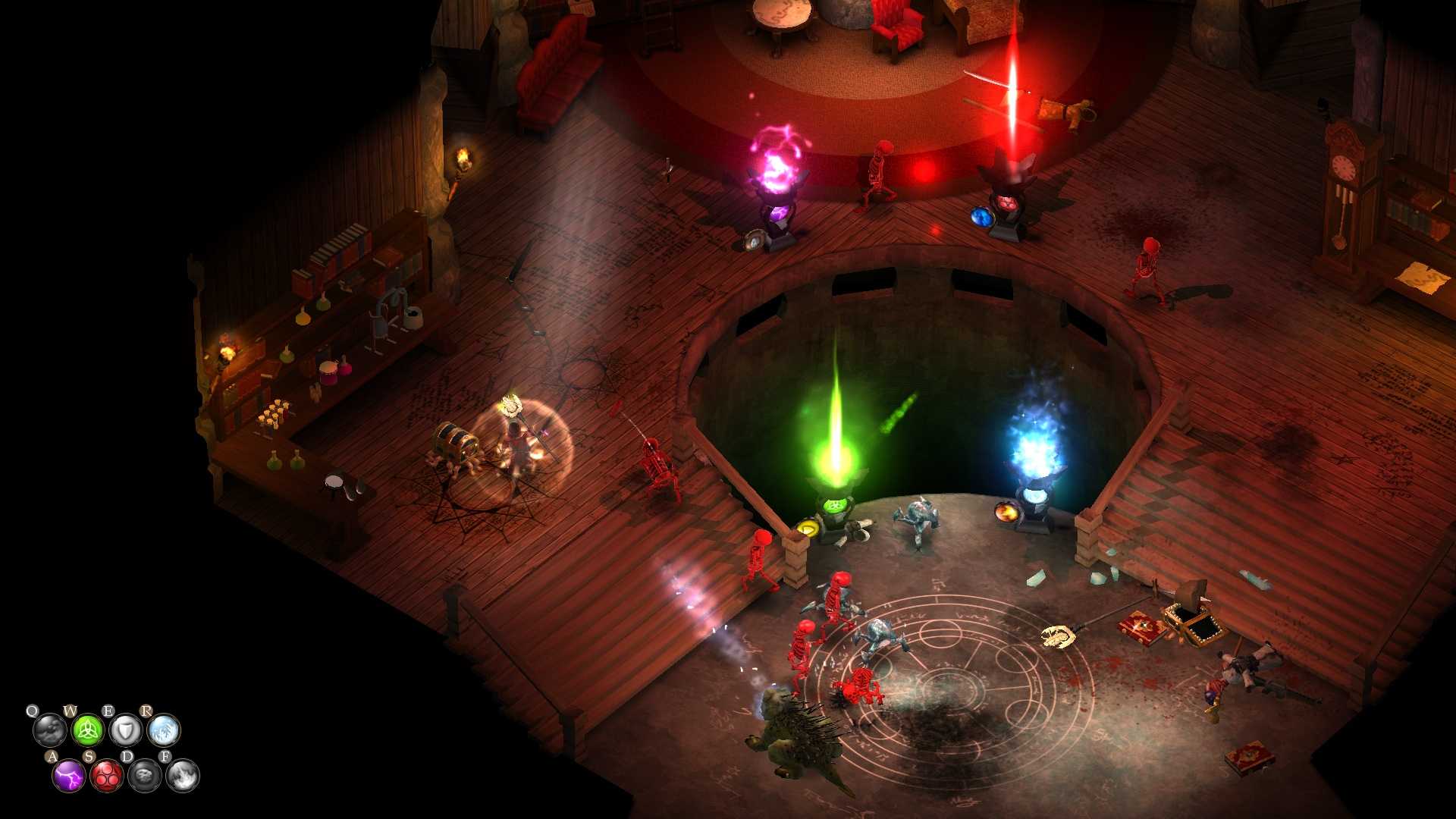This screenshot has height=819, width=1456.
Task: Click the Q key label above the Water element
Action: [33, 711]
